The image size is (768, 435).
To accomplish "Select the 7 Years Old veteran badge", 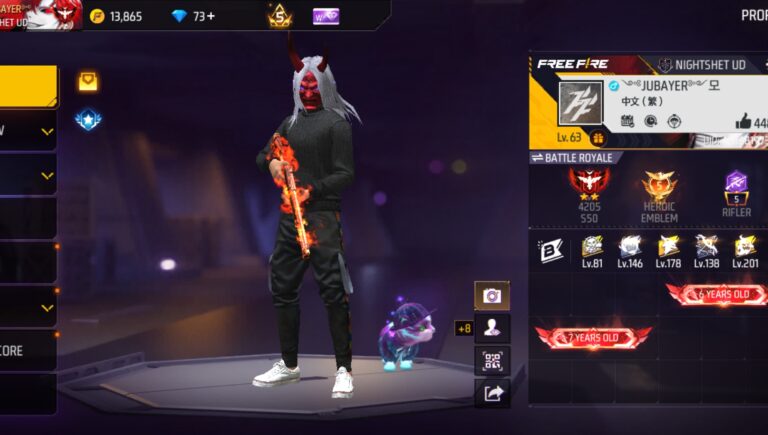I will pos(593,336).
